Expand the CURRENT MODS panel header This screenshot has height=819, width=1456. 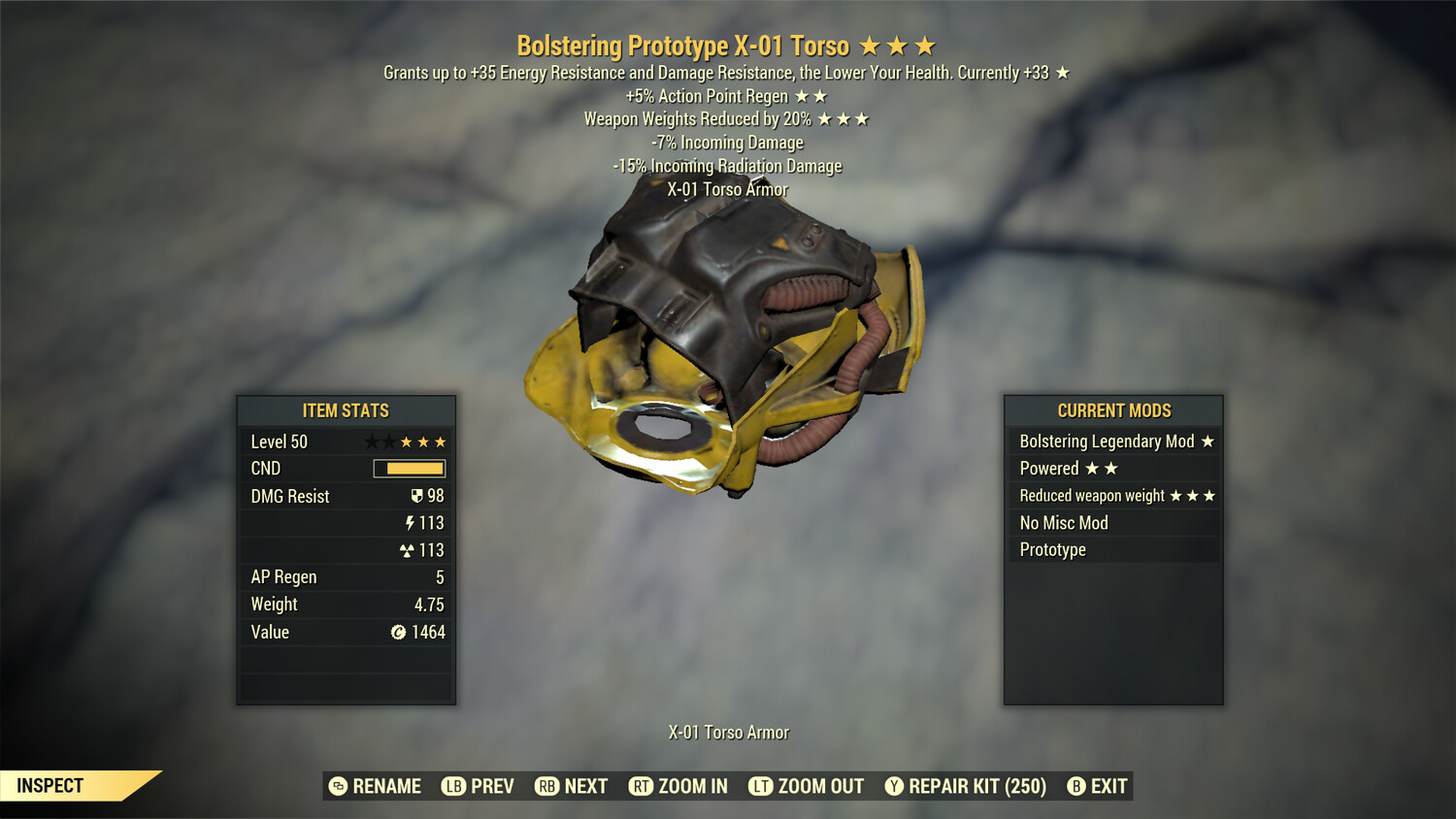click(1113, 410)
